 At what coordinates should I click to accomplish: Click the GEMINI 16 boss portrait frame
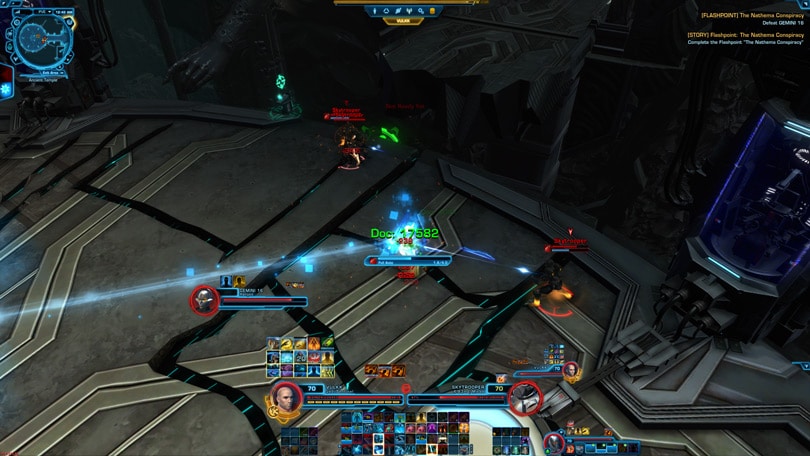click(x=205, y=300)
